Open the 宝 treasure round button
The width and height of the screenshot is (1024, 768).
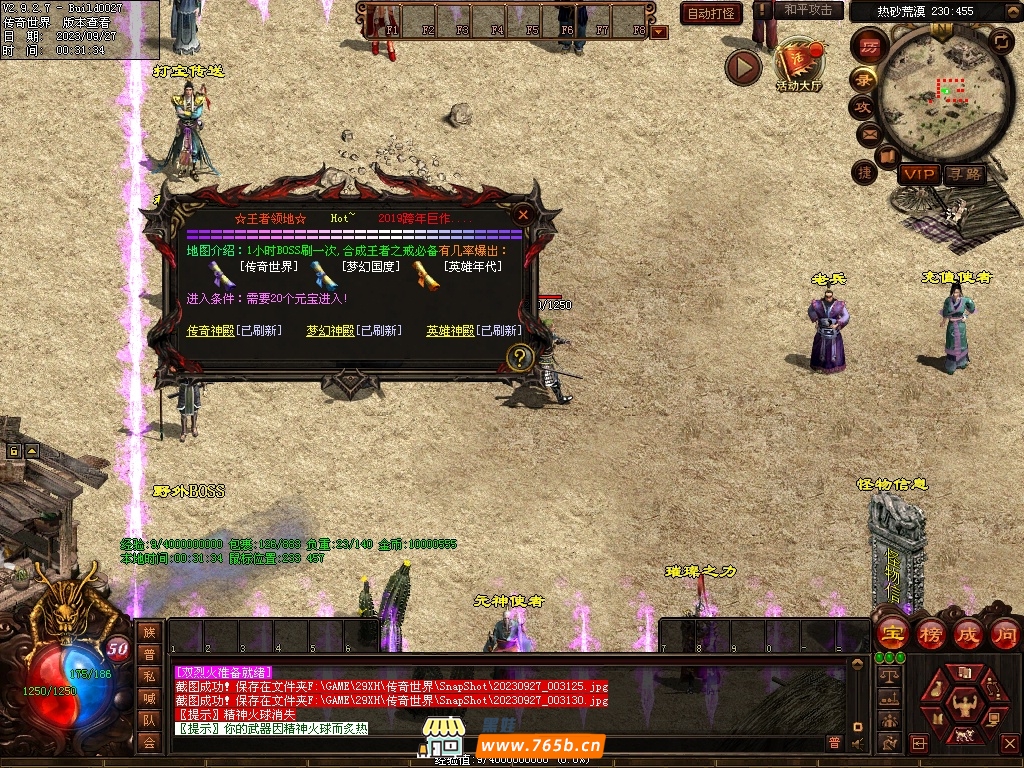pyautogui.click(x=892, y=634)
